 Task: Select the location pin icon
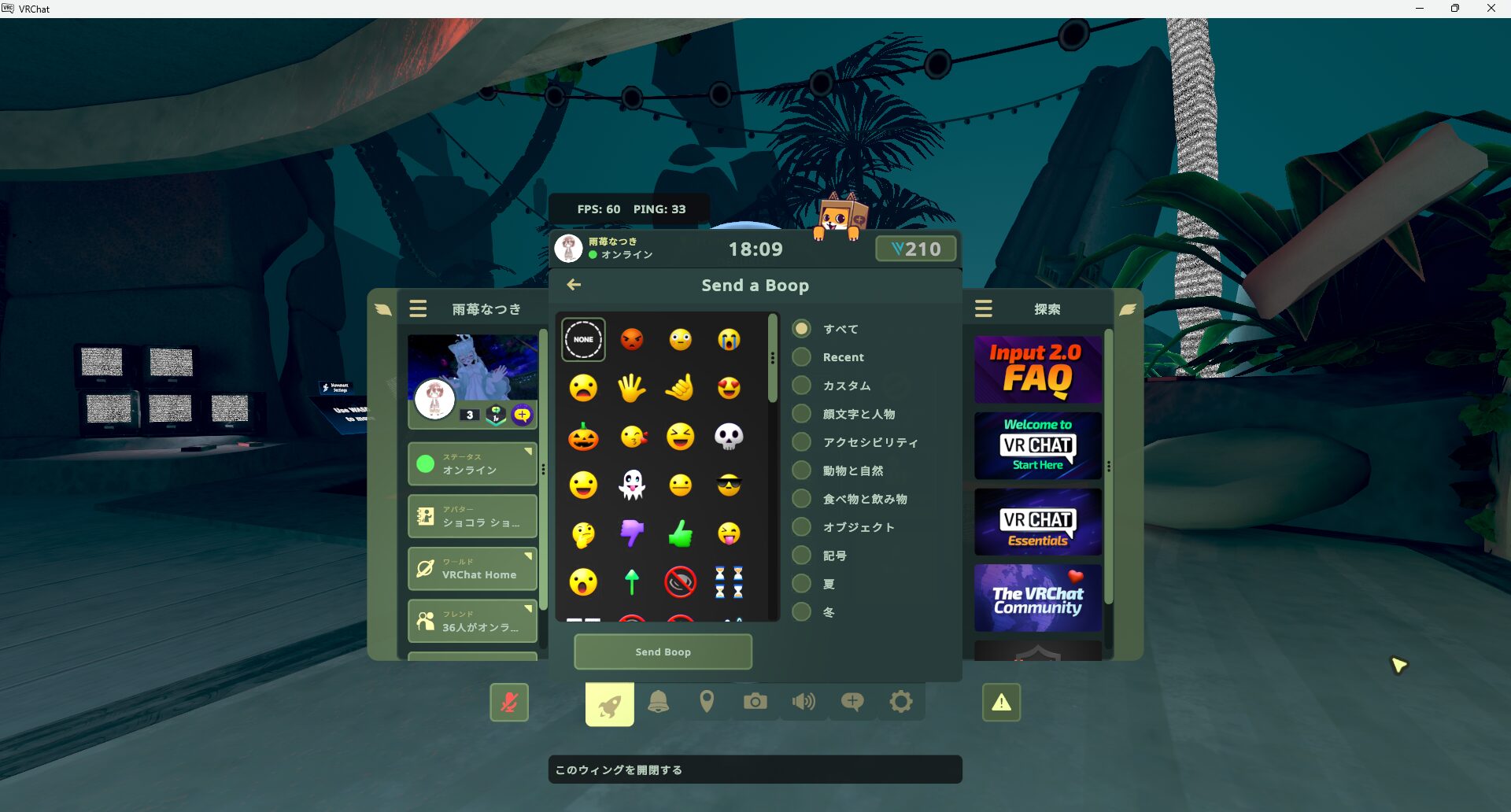(x=707, y=702)
